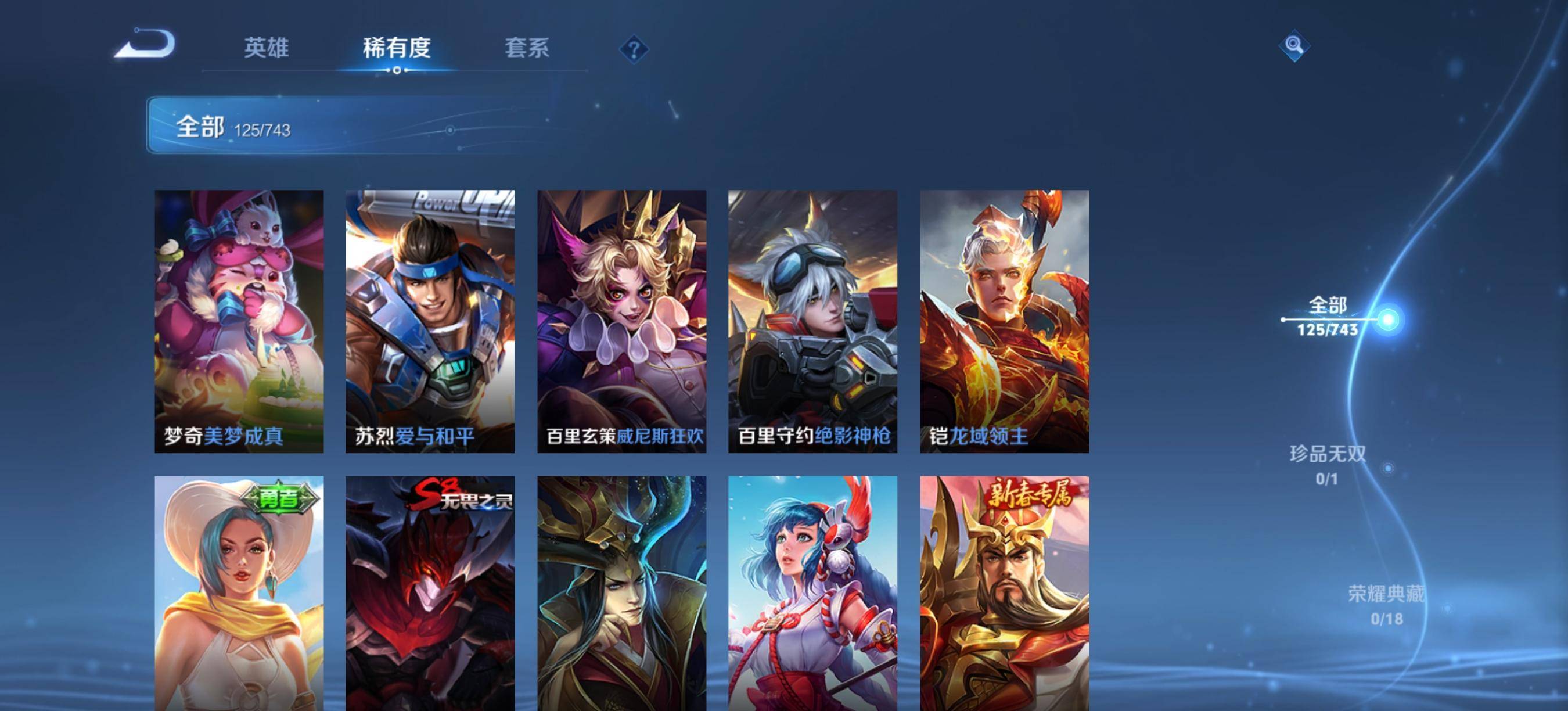View the 百里守约 绝影神枪 skin
1568x711 pixels.
(x=812, y=321)
